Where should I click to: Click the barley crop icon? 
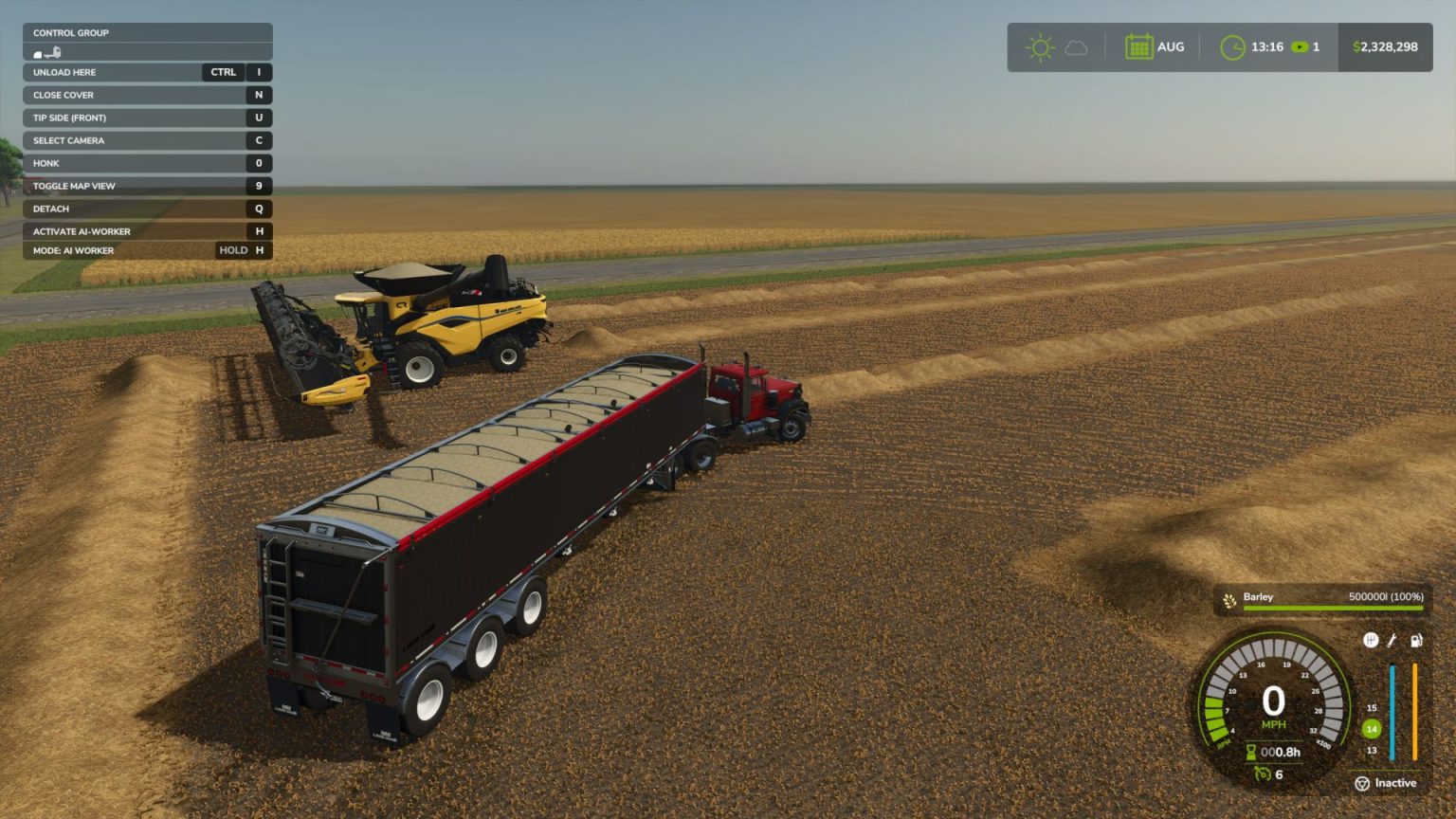click(1228, 597)
